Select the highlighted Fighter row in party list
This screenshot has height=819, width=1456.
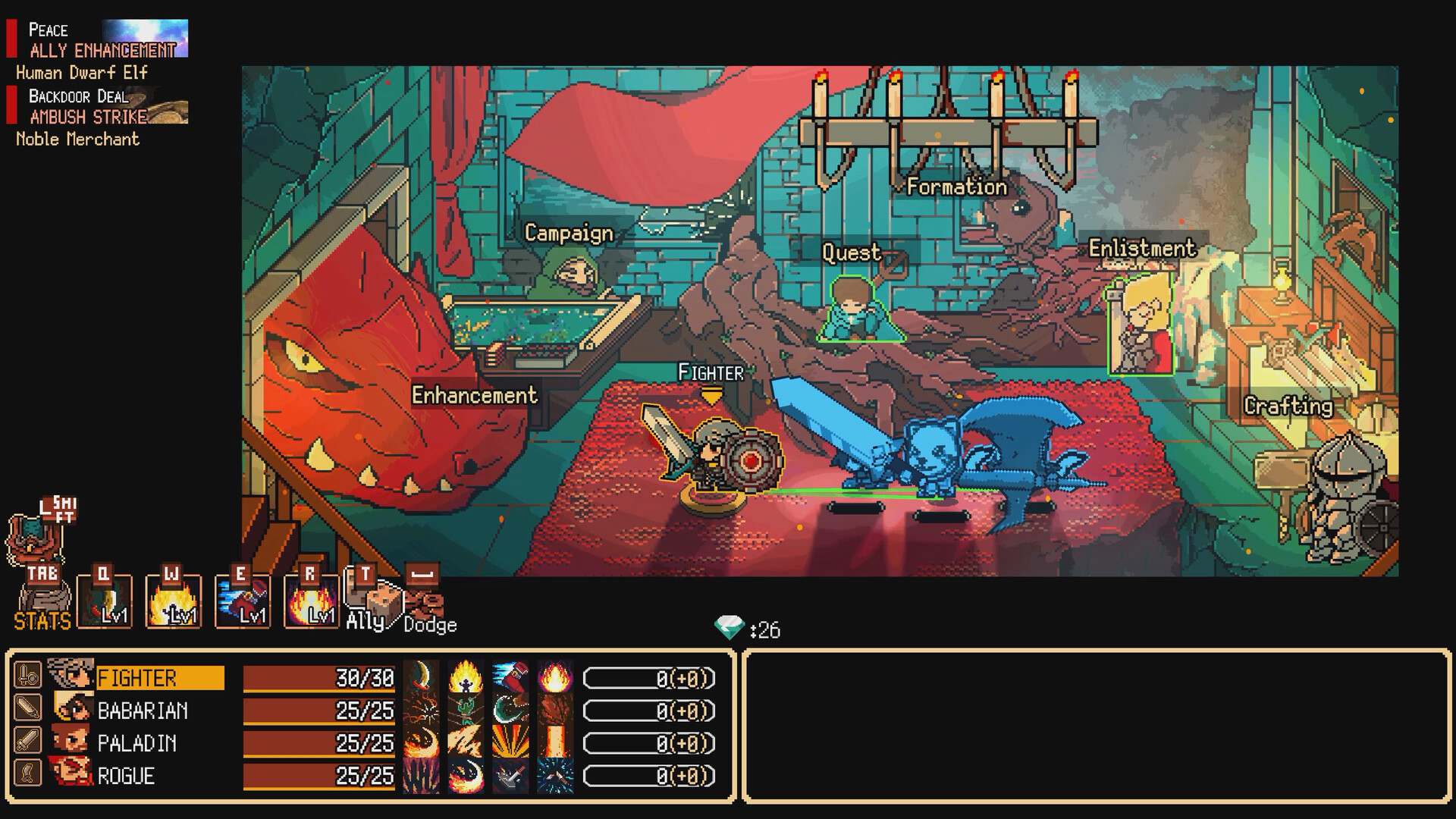[x=159, y=676]
